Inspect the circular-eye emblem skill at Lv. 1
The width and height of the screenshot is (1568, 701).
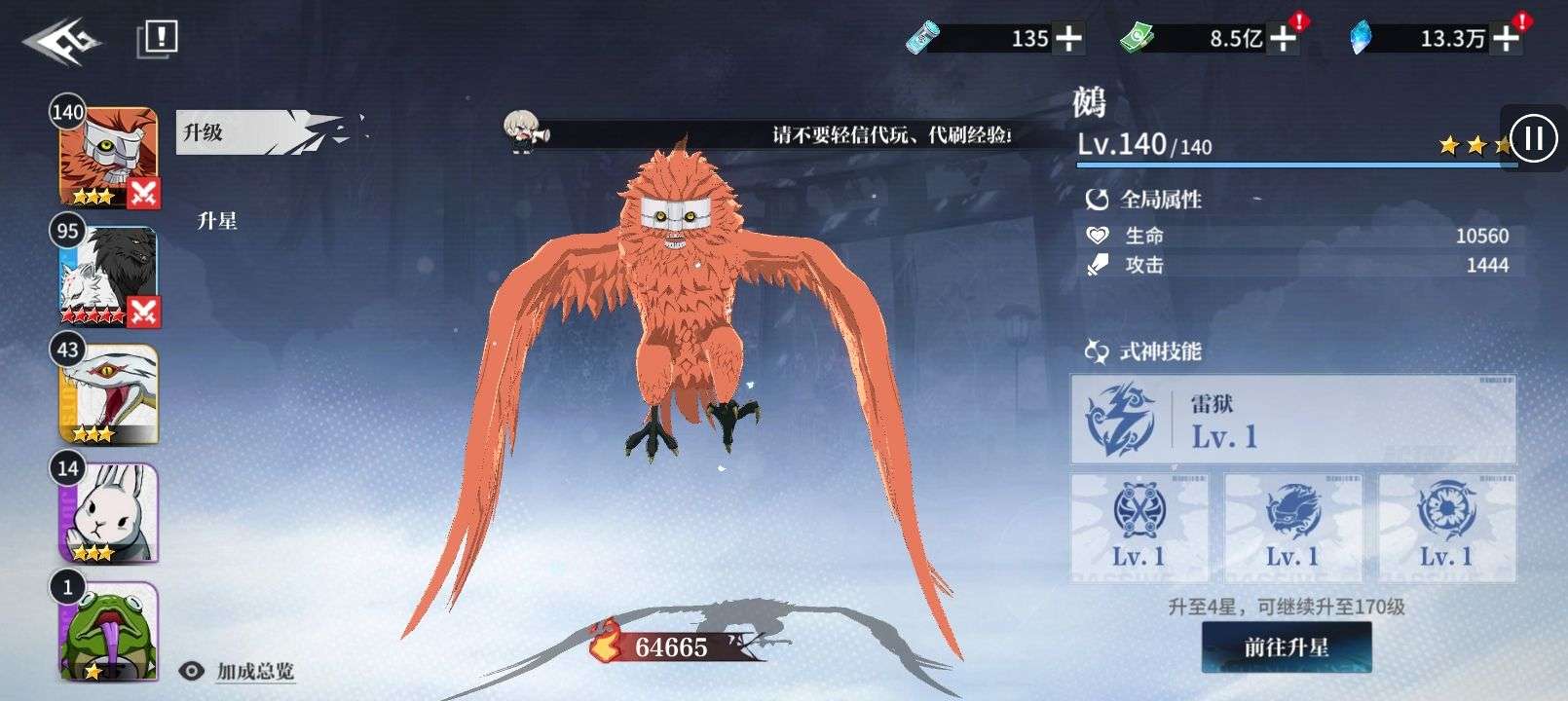tap(1446, 527)
